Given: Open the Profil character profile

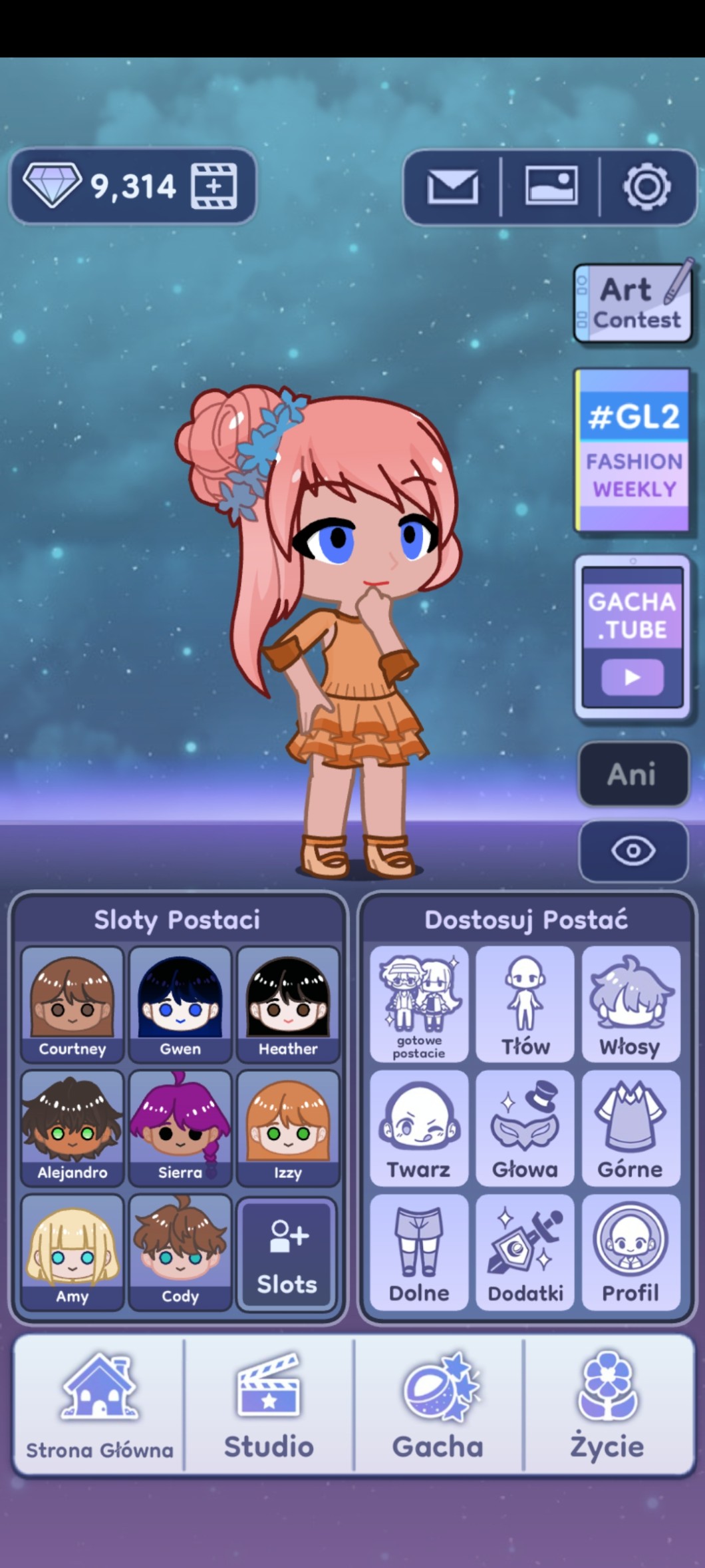Looking at the screenshot, I should coord(631,1251).
